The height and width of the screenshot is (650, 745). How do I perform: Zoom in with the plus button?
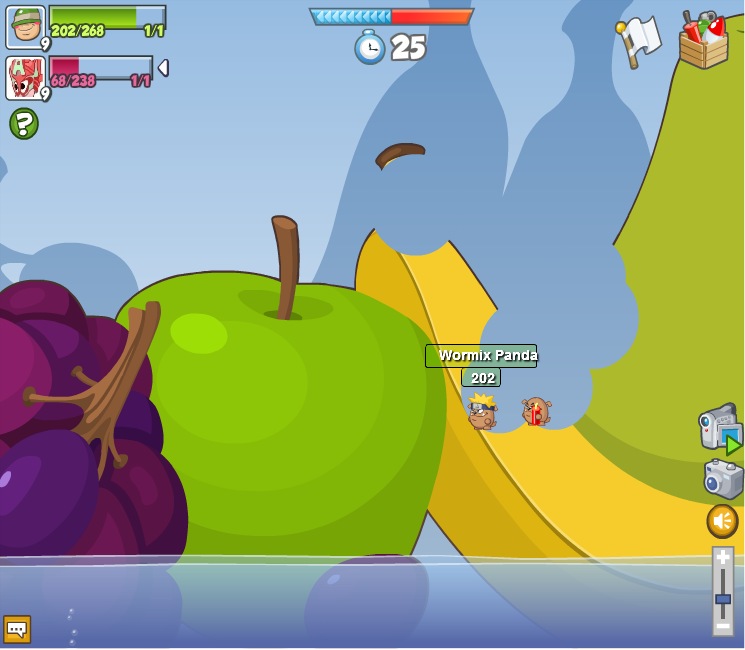click(x=722, y=559)
